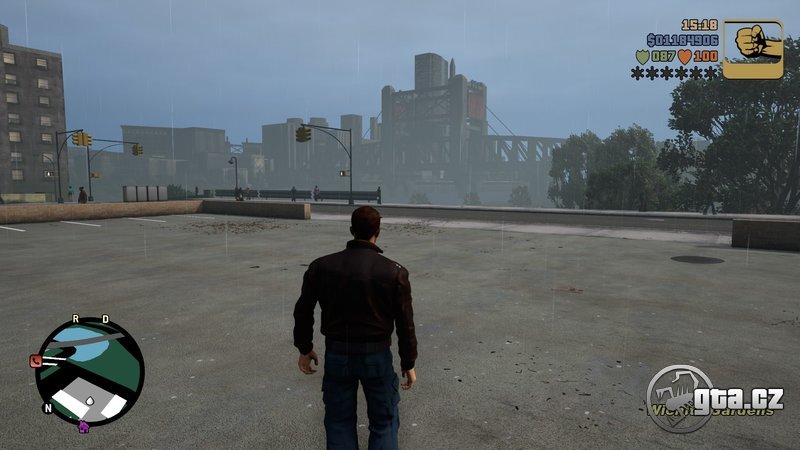Open the gta.cz watermark logo

click(x=714, y=398)
